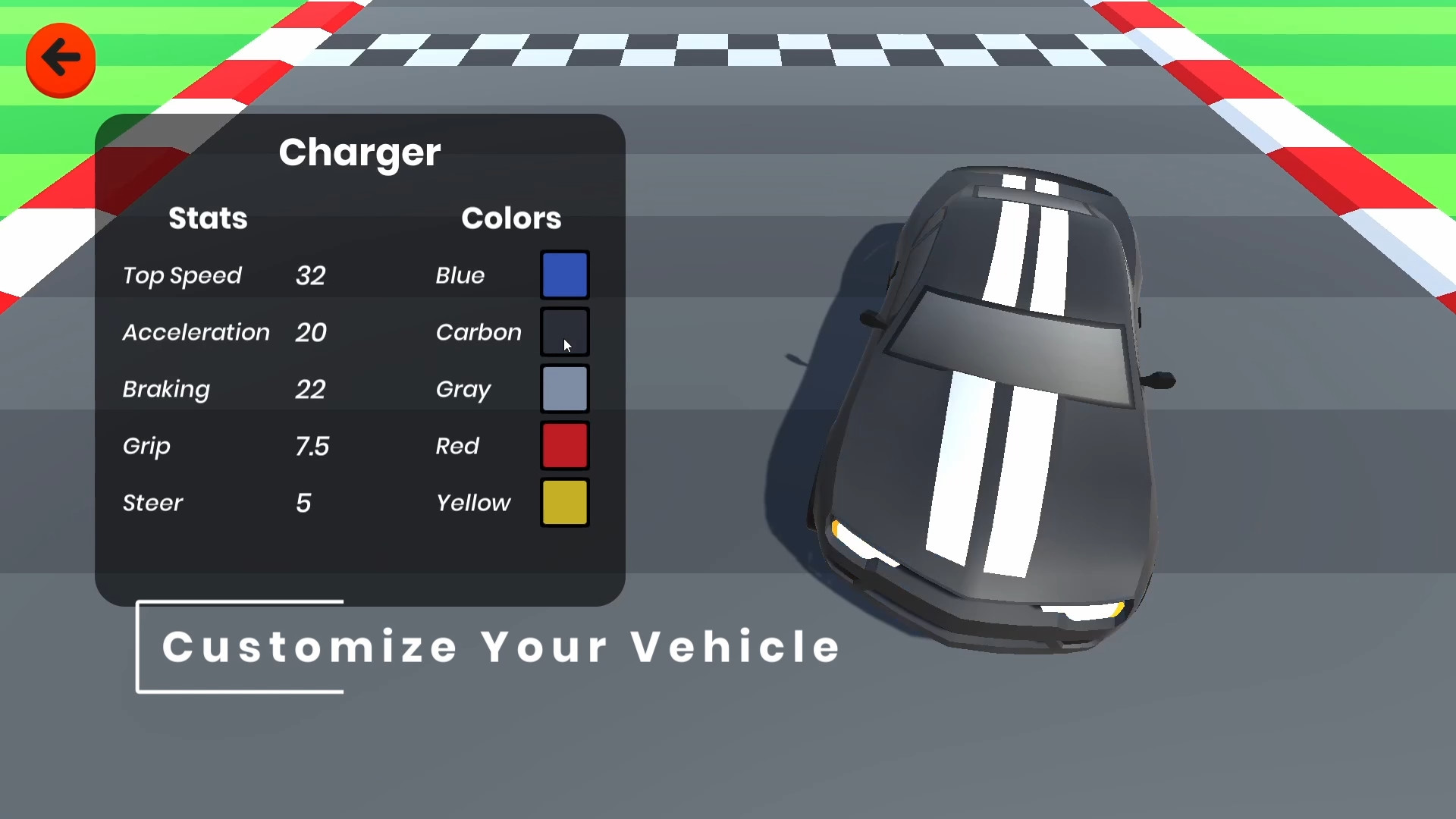Select the Blue color swatch
The image size is (1456, 819).
click(x=564, y=275)
